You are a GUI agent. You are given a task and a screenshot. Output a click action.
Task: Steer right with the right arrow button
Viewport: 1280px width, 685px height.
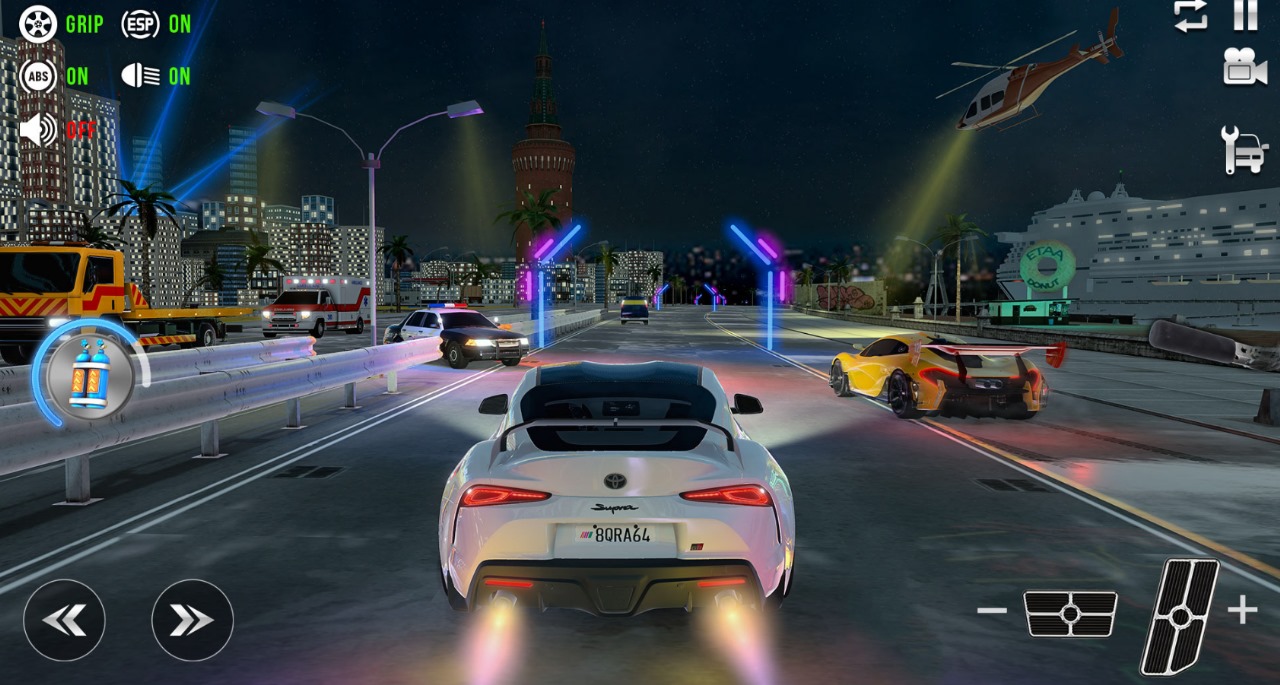pos(192,620)
